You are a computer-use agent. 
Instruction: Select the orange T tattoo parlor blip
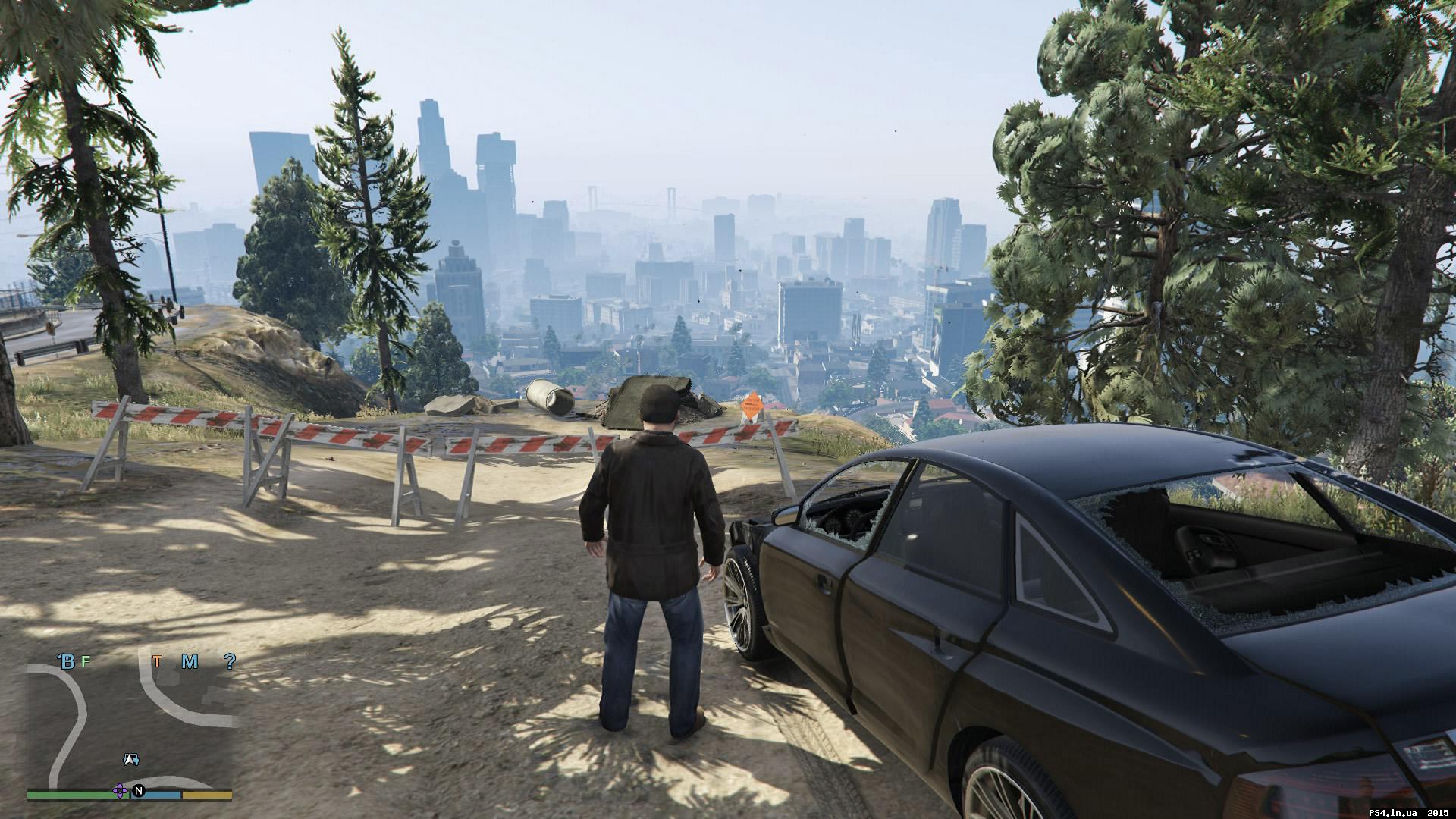(158, 661)
